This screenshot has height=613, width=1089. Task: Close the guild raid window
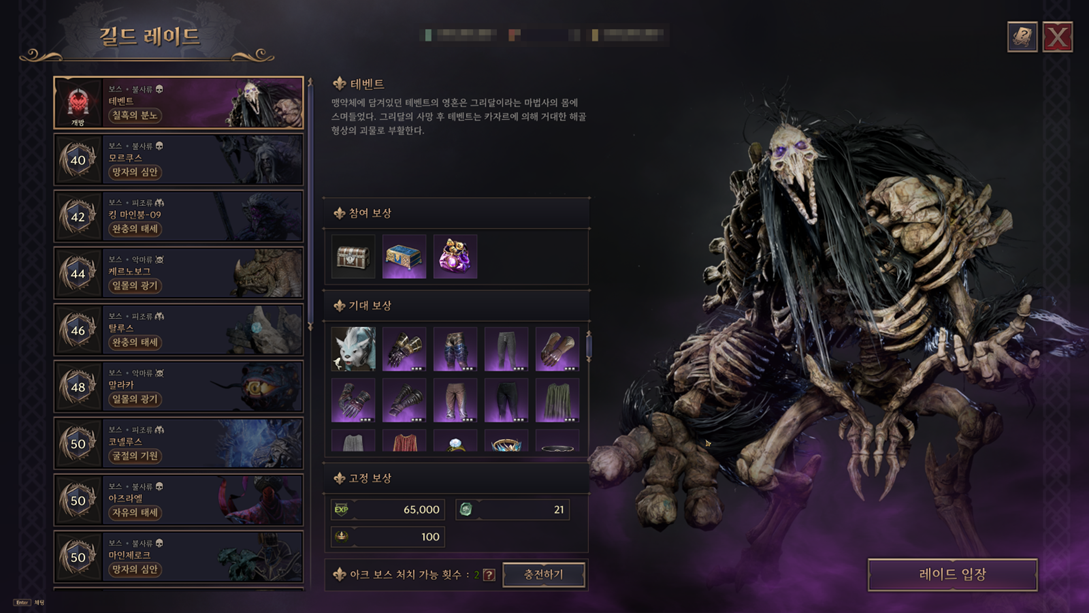pos(1057,37)
